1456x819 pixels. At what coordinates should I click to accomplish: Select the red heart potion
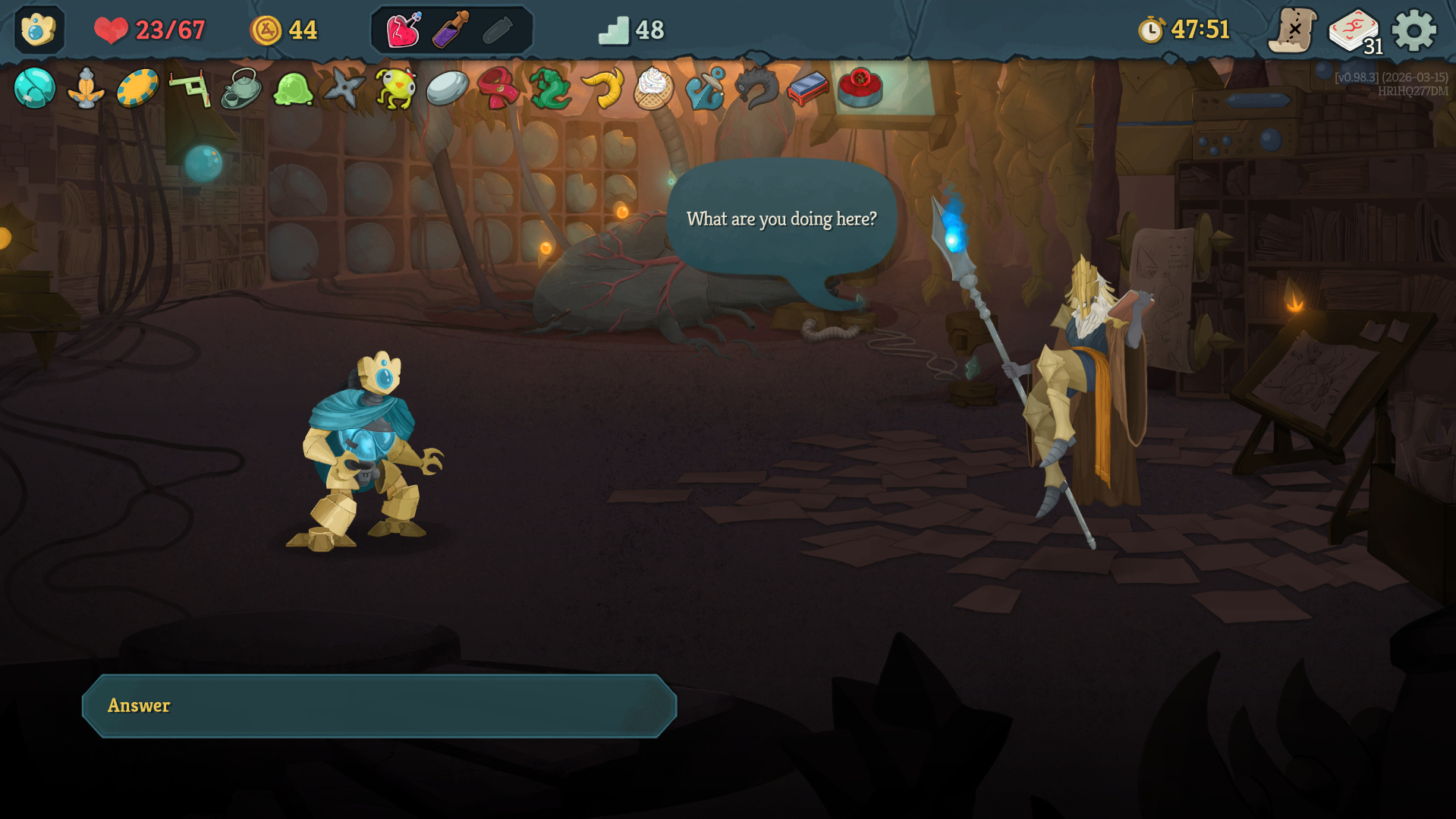(x=404, y=31)
